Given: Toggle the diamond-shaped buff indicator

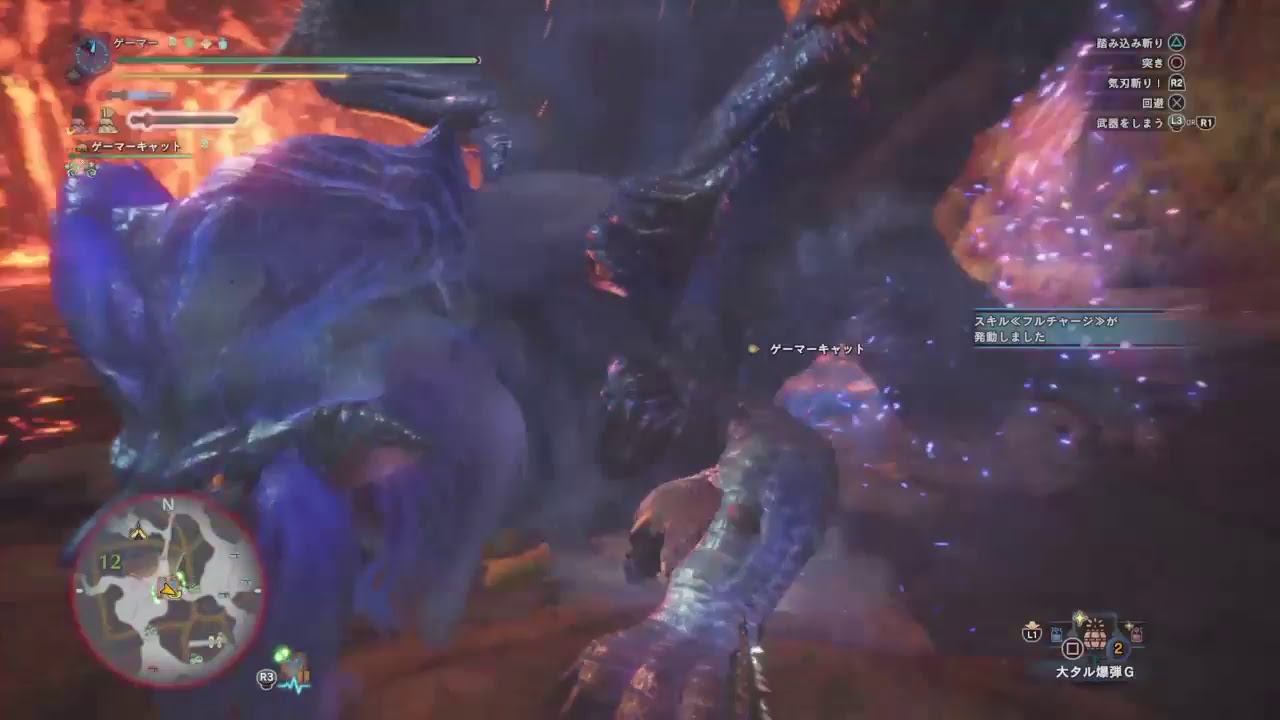Looking at the screenshot, I should tap(206, 44).
